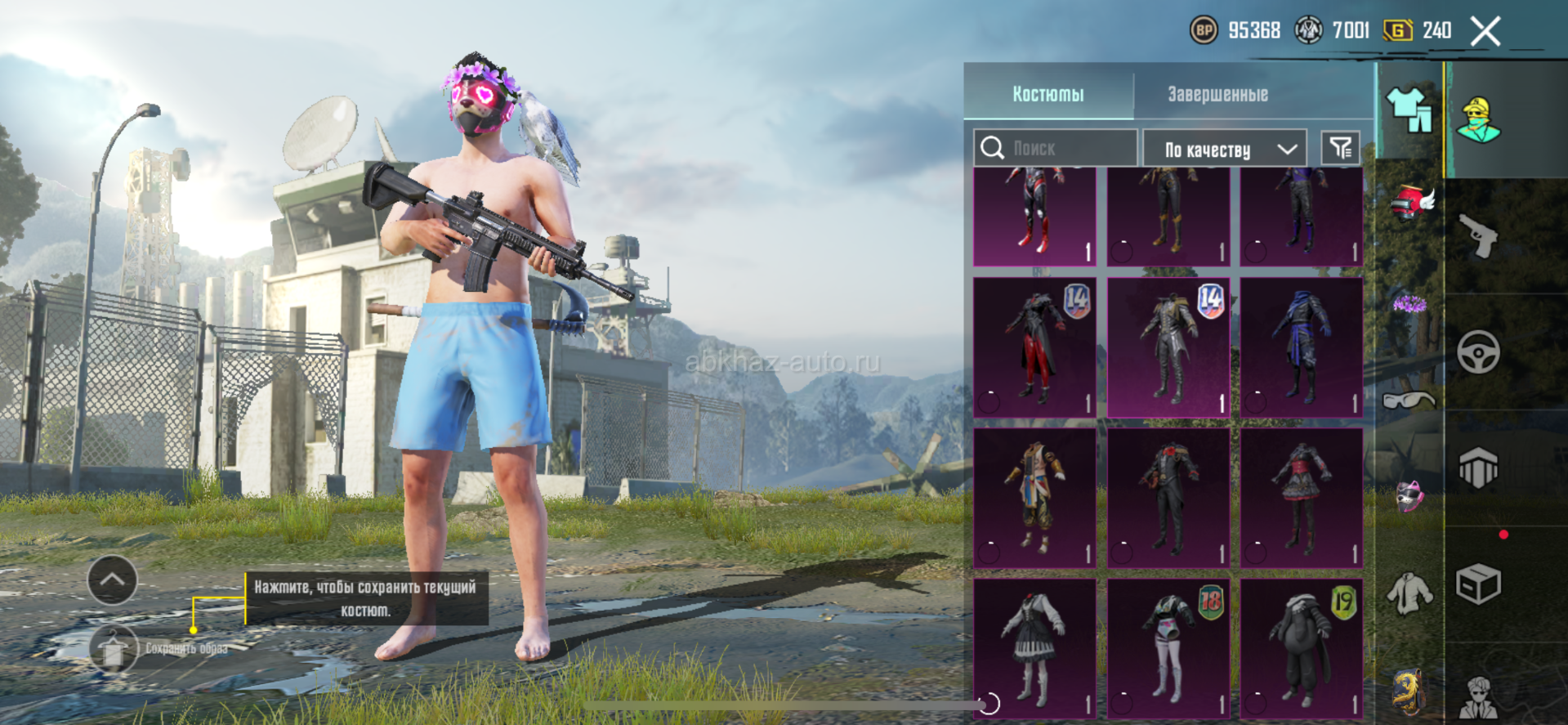1568x725 pixels.
Task: Open the filter funnel button
Action: coord(1340,148)
